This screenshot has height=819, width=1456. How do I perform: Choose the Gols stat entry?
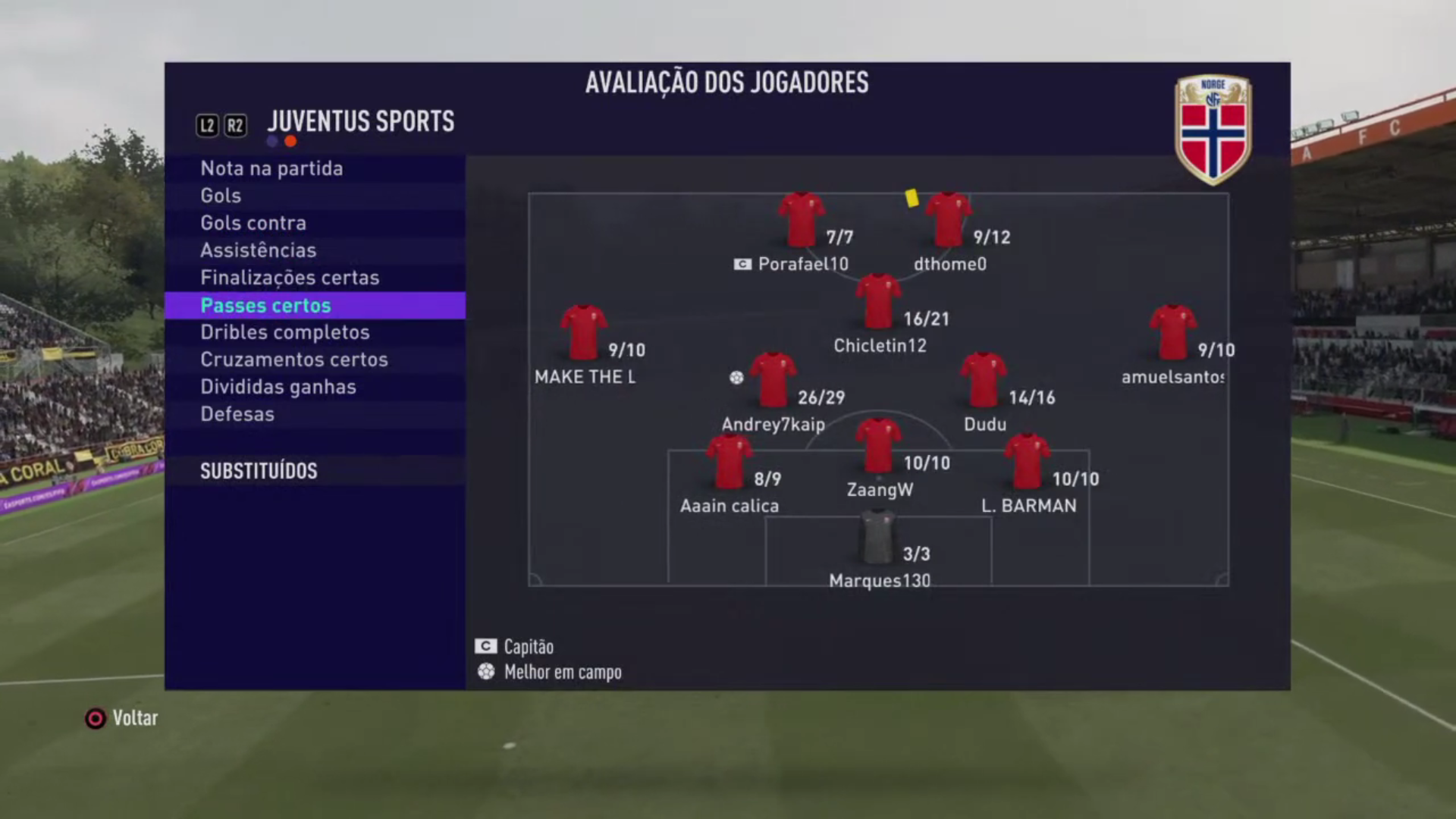(x=221, y=196)
